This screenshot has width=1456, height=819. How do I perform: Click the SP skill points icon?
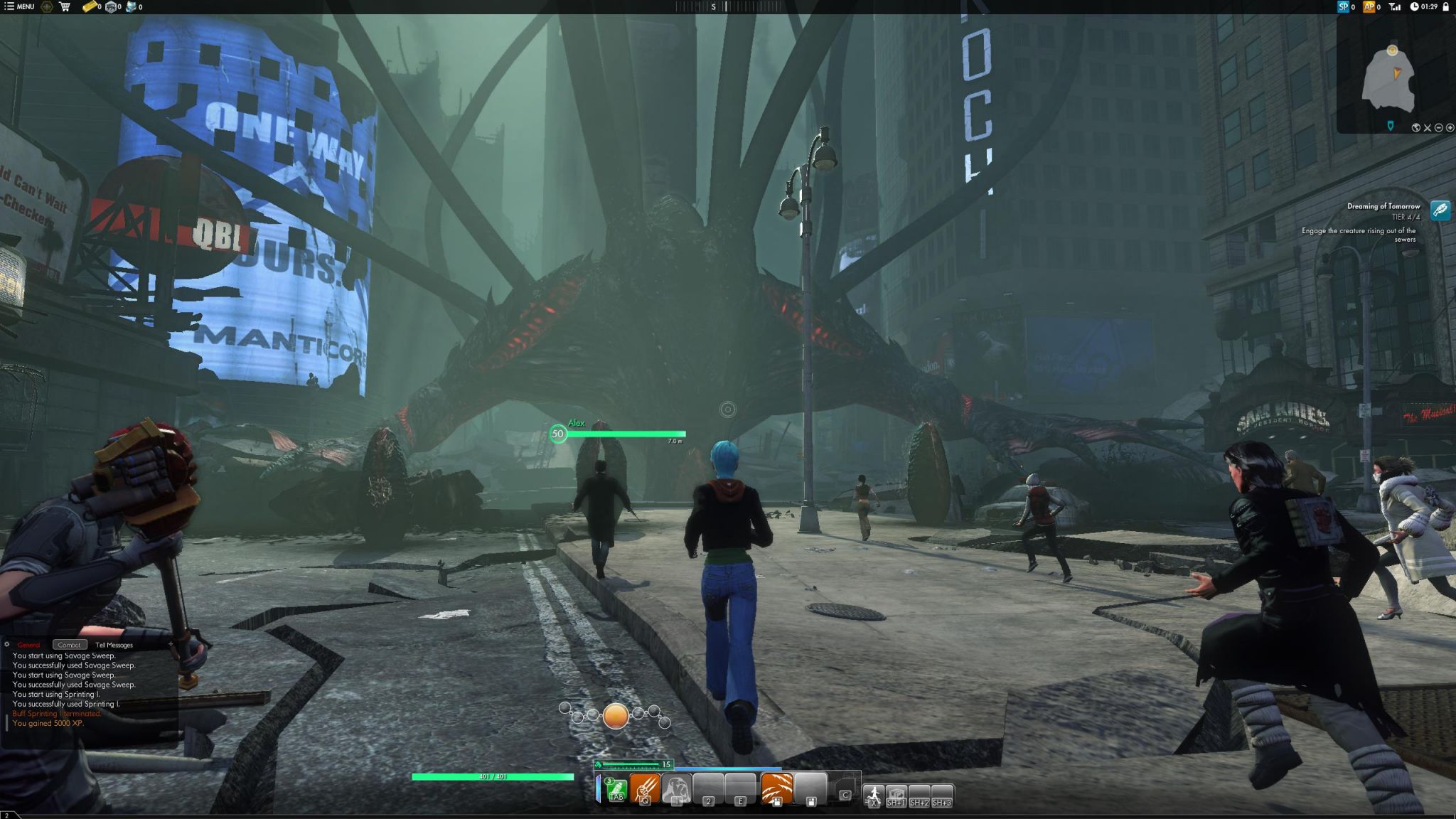[1343, 6]
